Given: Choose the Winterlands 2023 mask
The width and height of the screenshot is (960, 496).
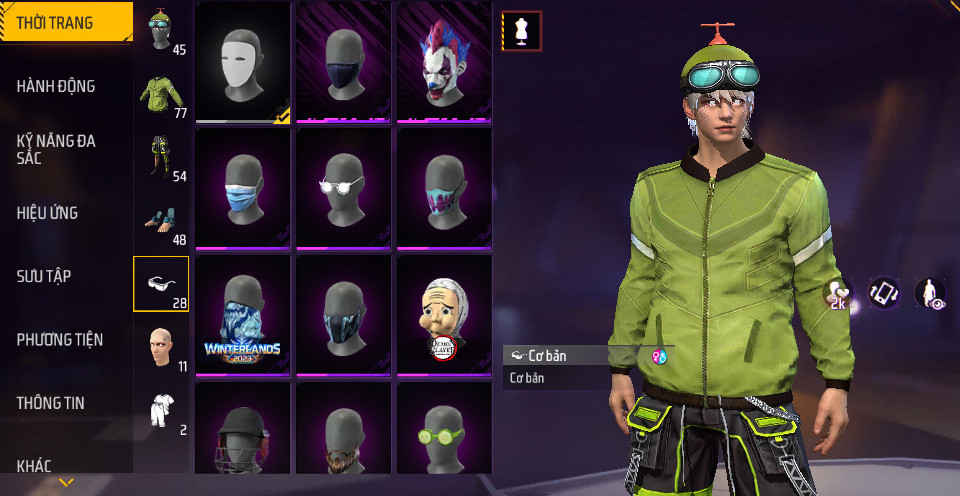Looking at the screenshot, I should [x=243, y=315].
